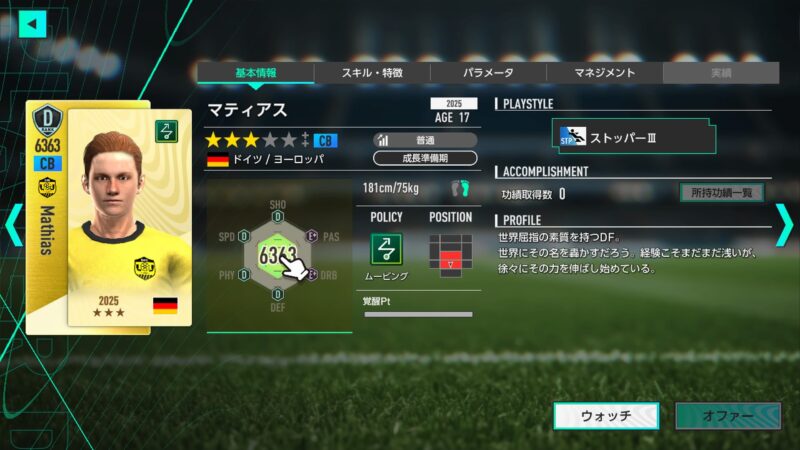800x450 pixels.
Task: Click the ウォッチ button
Action: tap(606, 416)
